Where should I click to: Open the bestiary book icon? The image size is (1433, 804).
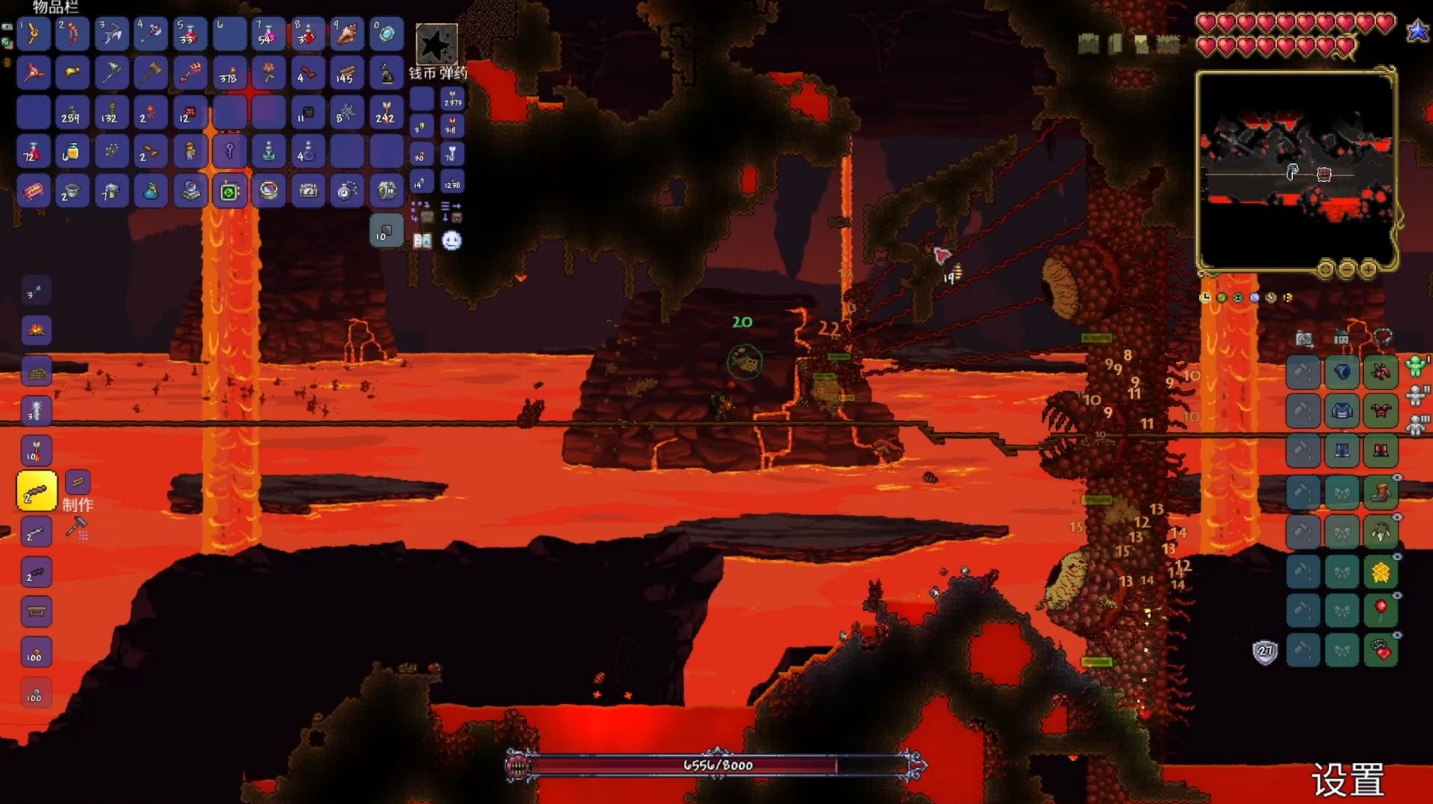[423, 241]
